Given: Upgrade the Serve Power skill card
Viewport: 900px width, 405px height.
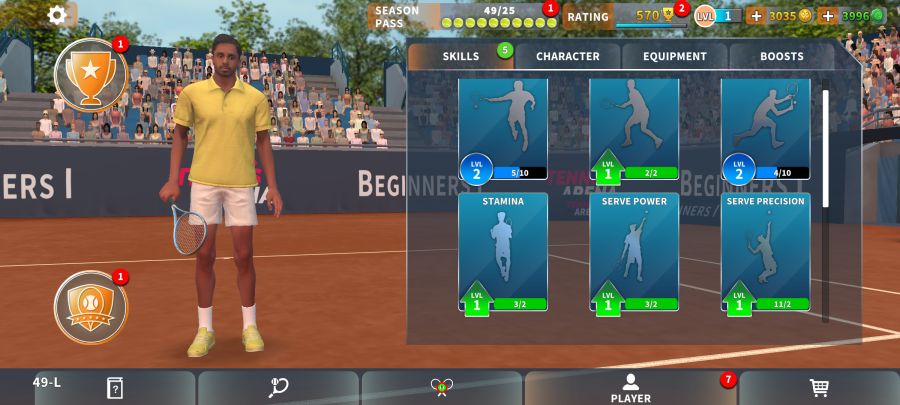Looking at the screenshot, I should 634,252.
